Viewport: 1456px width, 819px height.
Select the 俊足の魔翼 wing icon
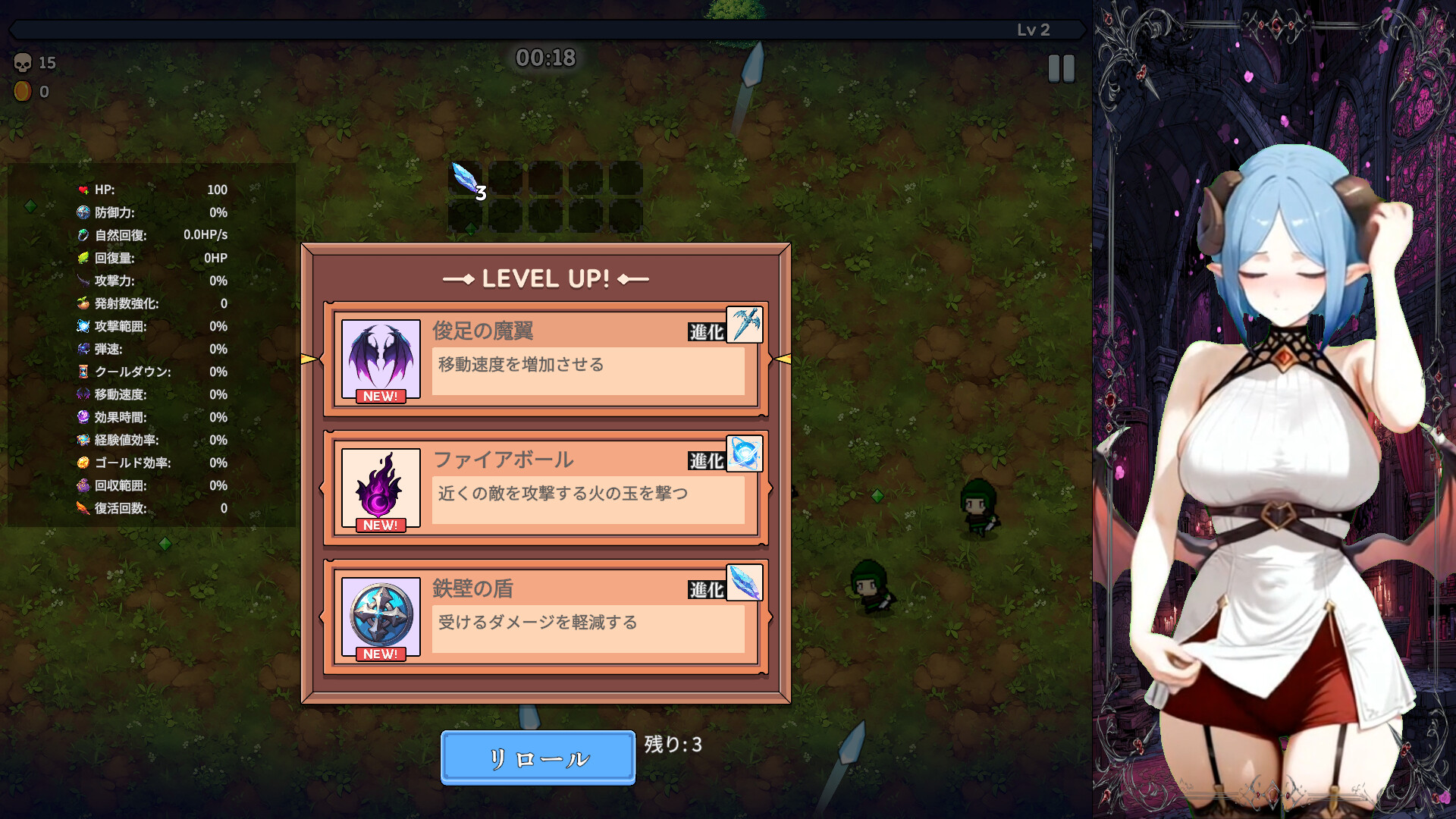381,356
